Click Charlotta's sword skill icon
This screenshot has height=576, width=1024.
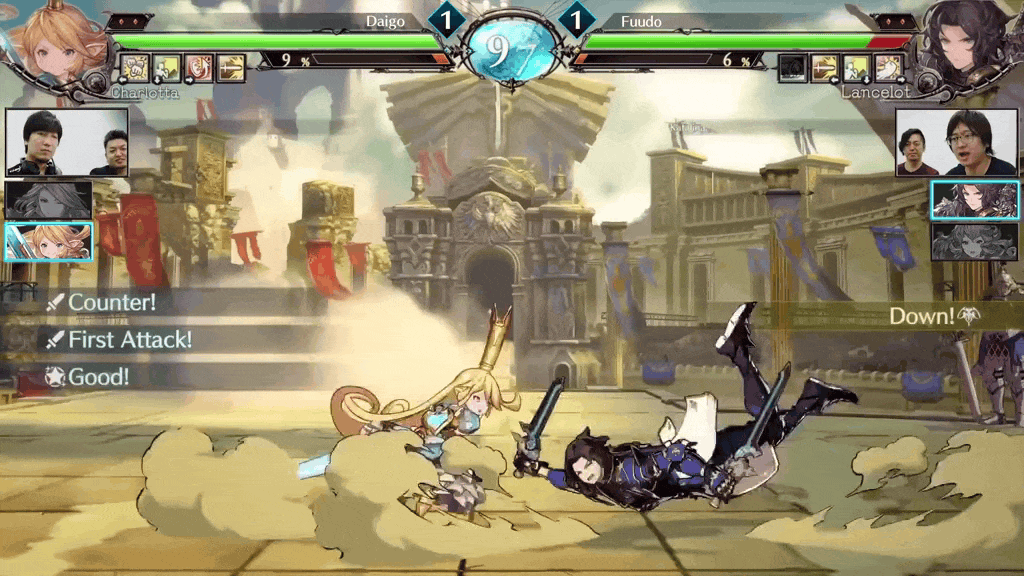(x=231, y=68)
